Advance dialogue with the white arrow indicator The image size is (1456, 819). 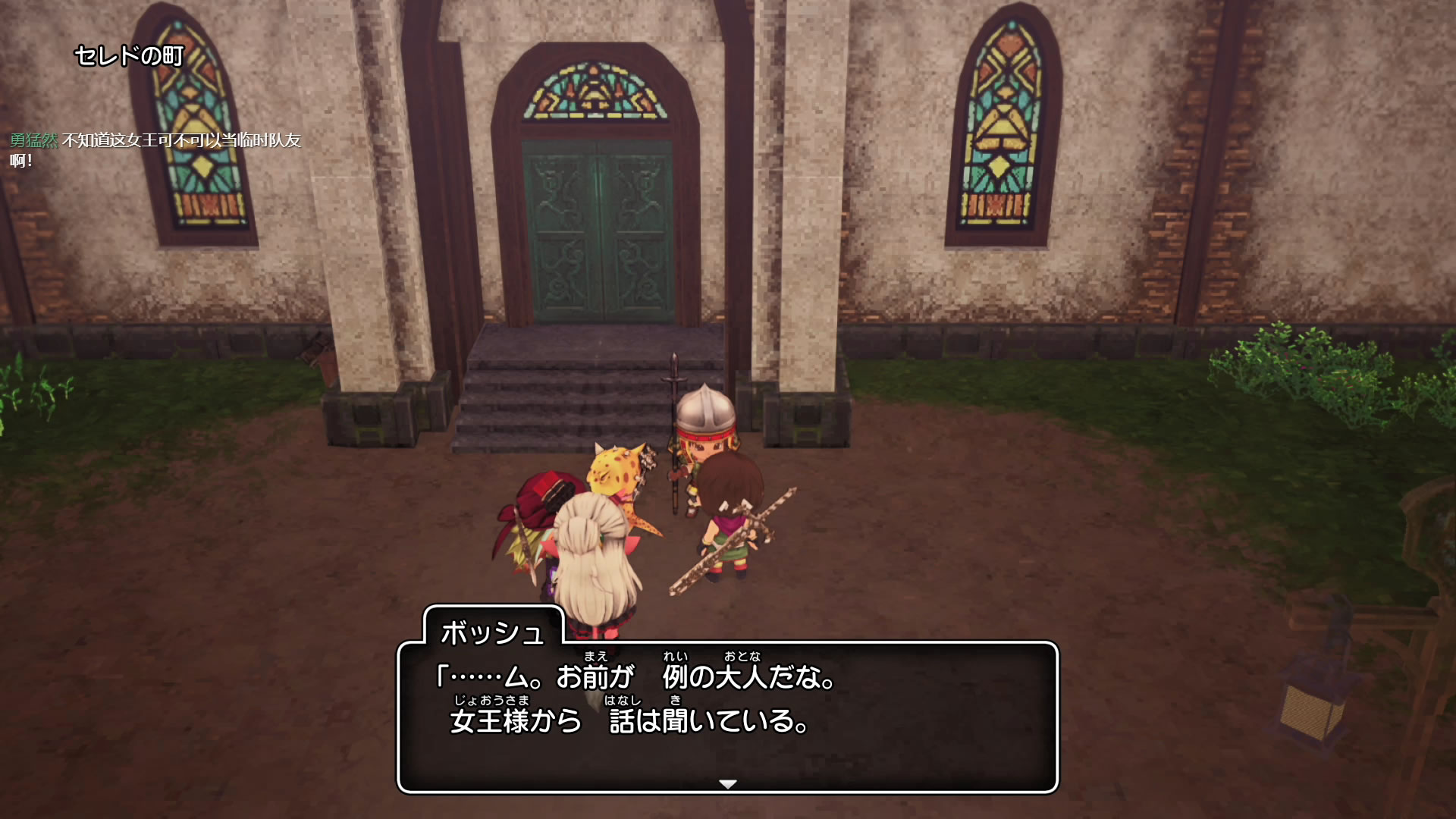coord(727,783)
